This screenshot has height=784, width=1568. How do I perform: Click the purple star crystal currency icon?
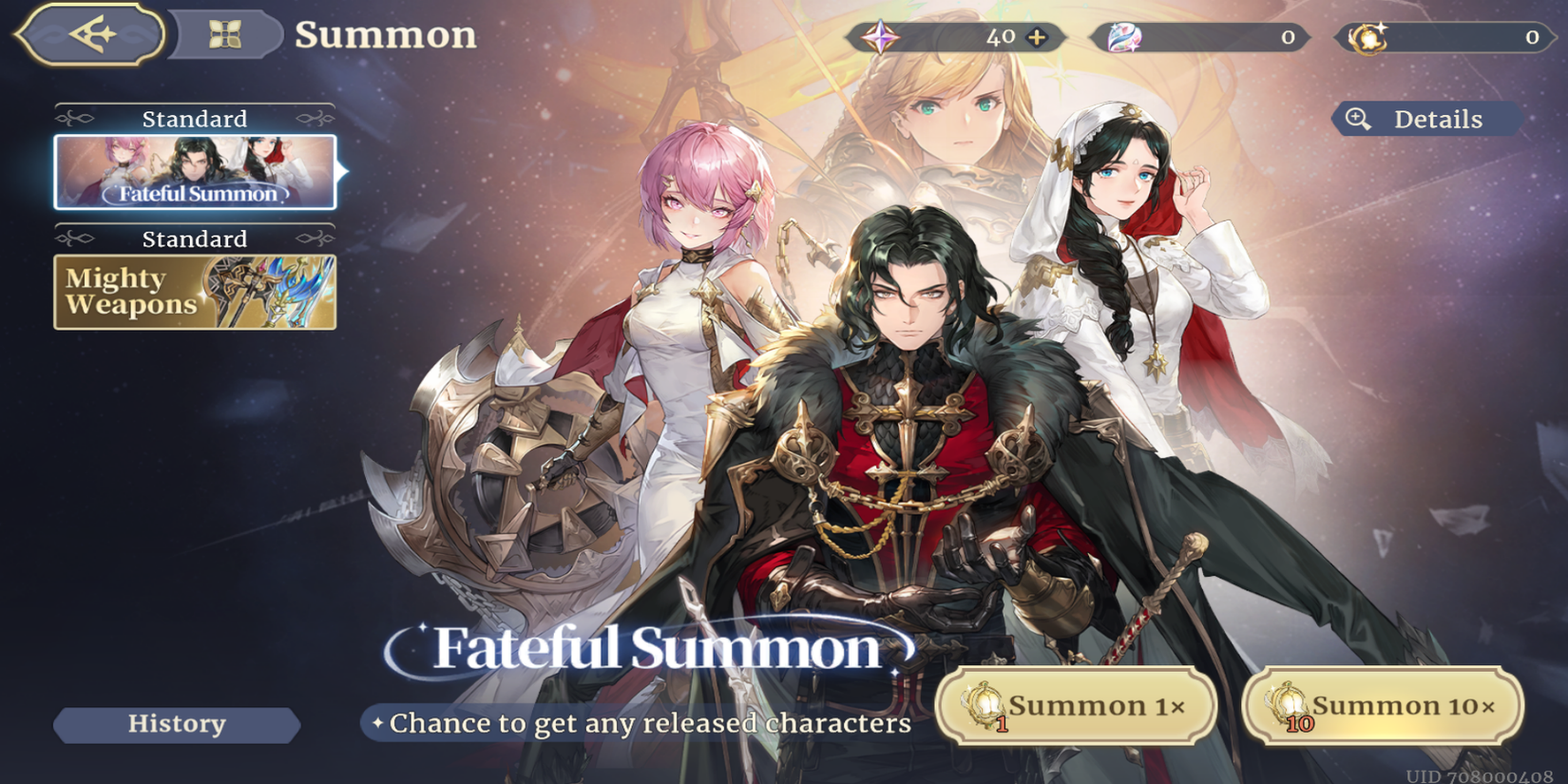pyautogui.click(x=883, y=38)
